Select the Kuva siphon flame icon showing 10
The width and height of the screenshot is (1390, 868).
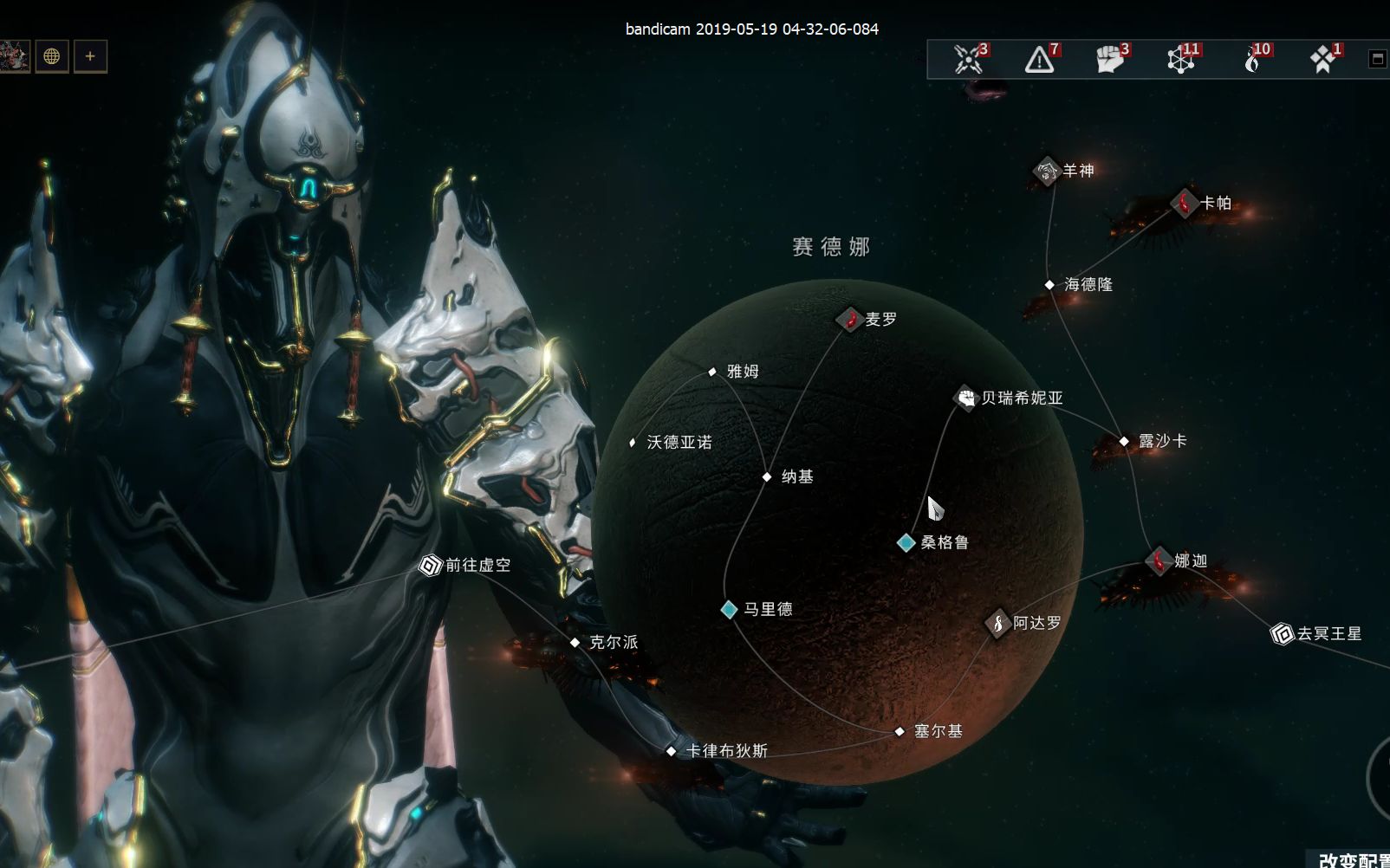click(x=1252, y=59)
